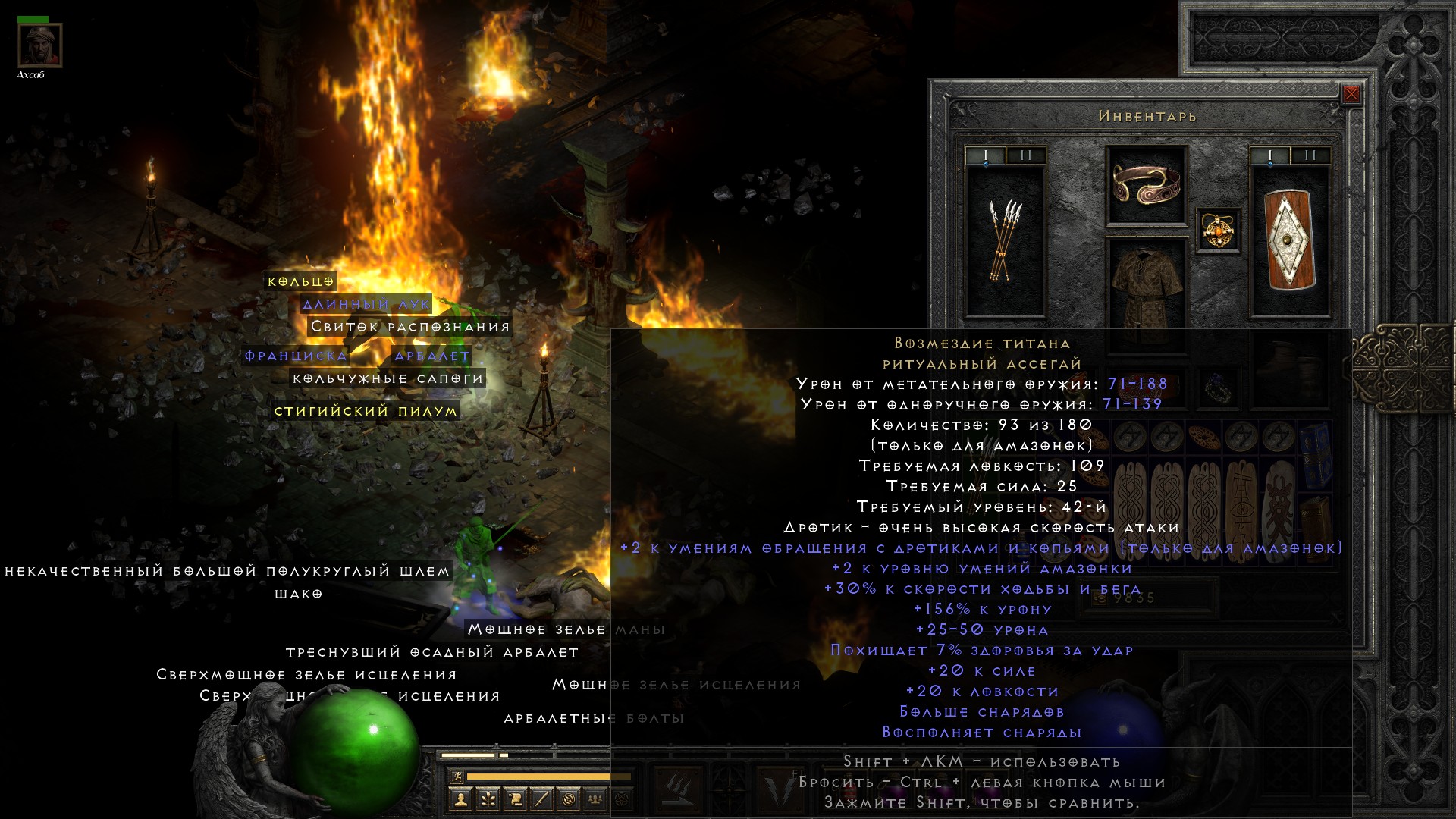Select the equipped diamond-pattern shield slot

click(x=1289, y=240)
